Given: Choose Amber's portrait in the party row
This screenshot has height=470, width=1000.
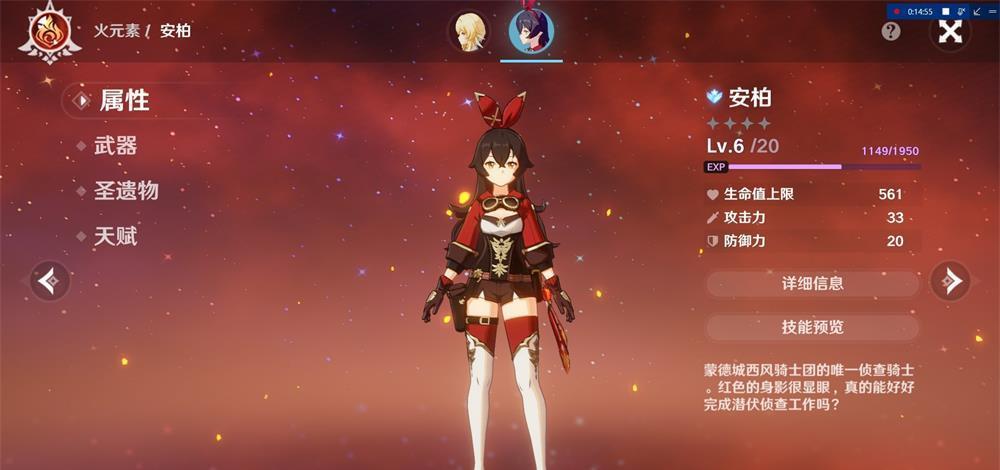Looking at the screenshot, I should 531,31.
